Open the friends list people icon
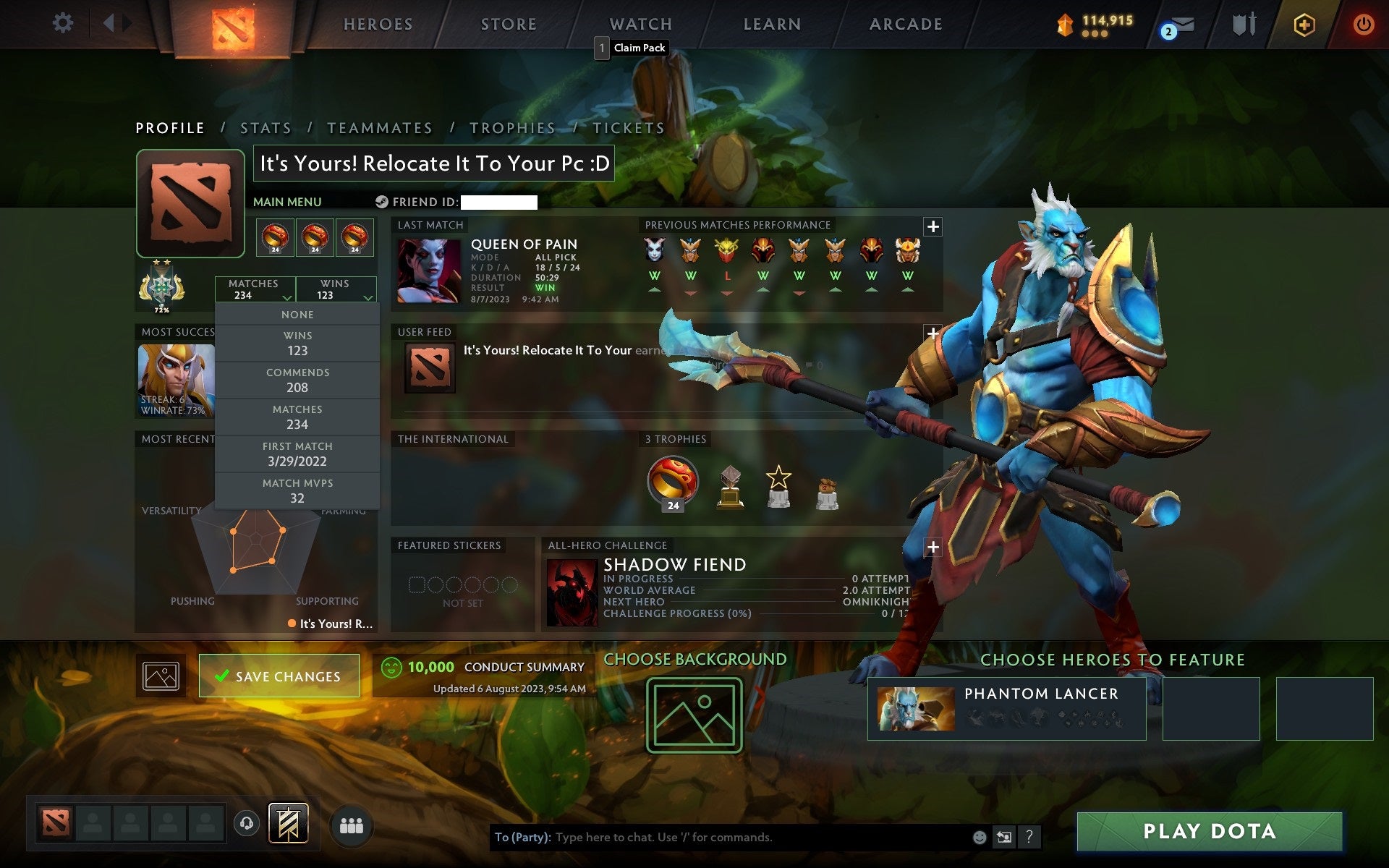 352,824
